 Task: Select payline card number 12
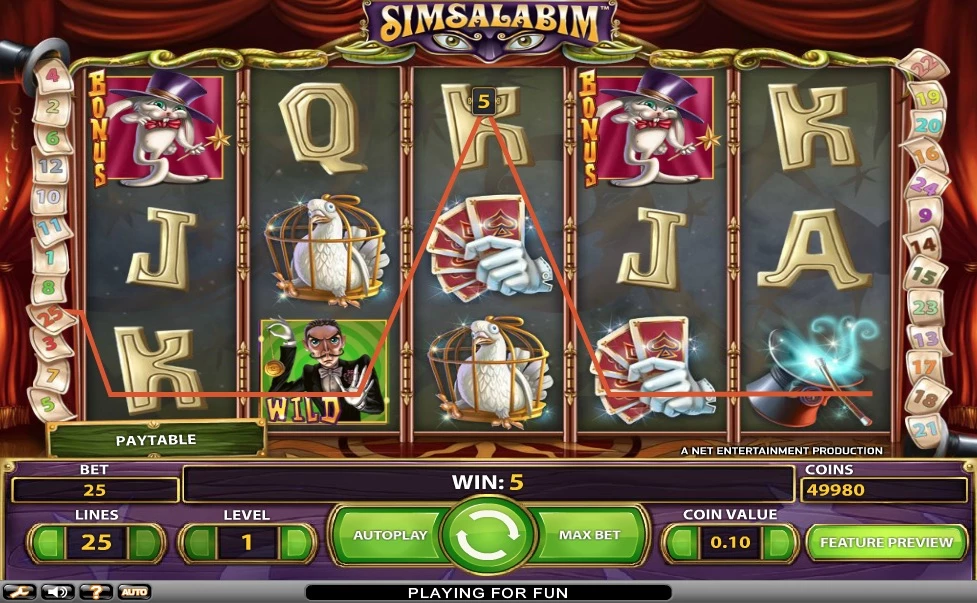click(x=50, y=167)
